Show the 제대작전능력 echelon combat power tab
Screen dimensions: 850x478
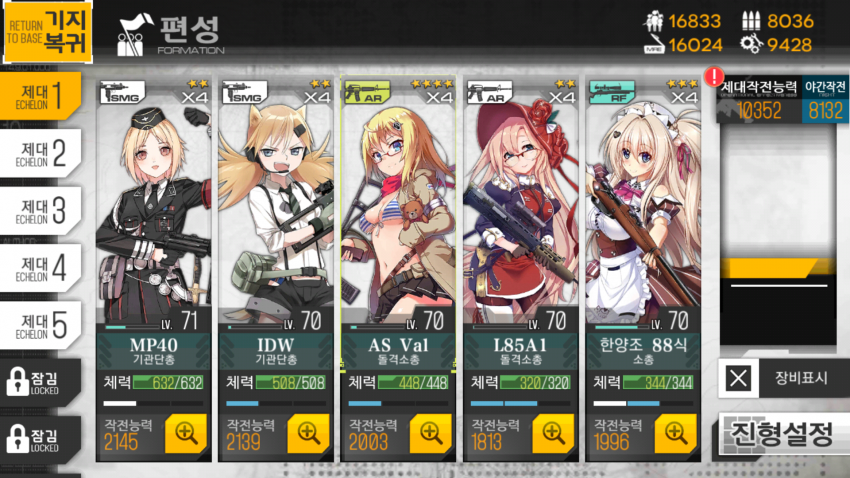click(x=758, y=101)
